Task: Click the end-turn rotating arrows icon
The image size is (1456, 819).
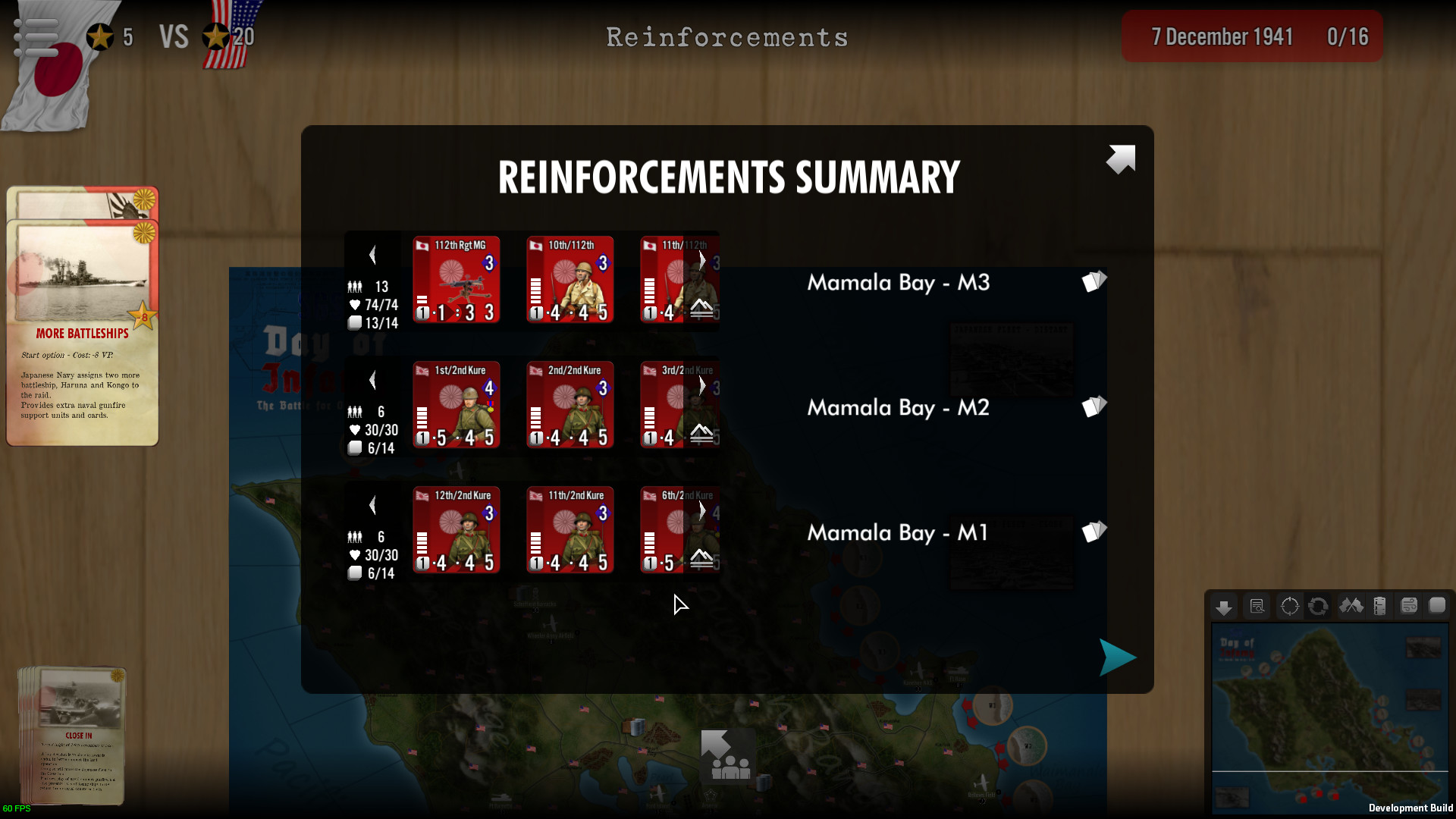Action: (x=1318, y=607)
